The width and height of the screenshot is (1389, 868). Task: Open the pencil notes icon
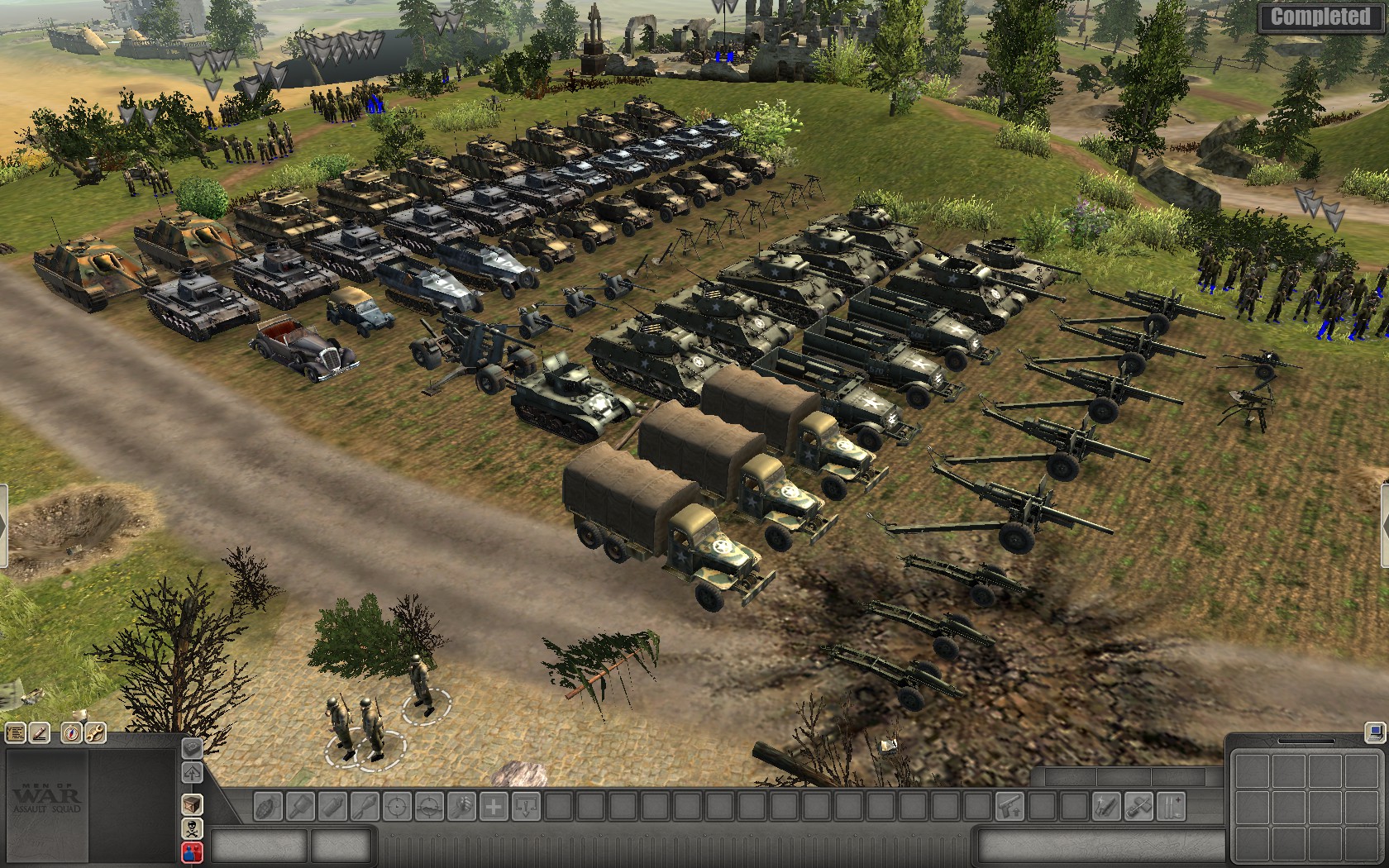[40, 732]
